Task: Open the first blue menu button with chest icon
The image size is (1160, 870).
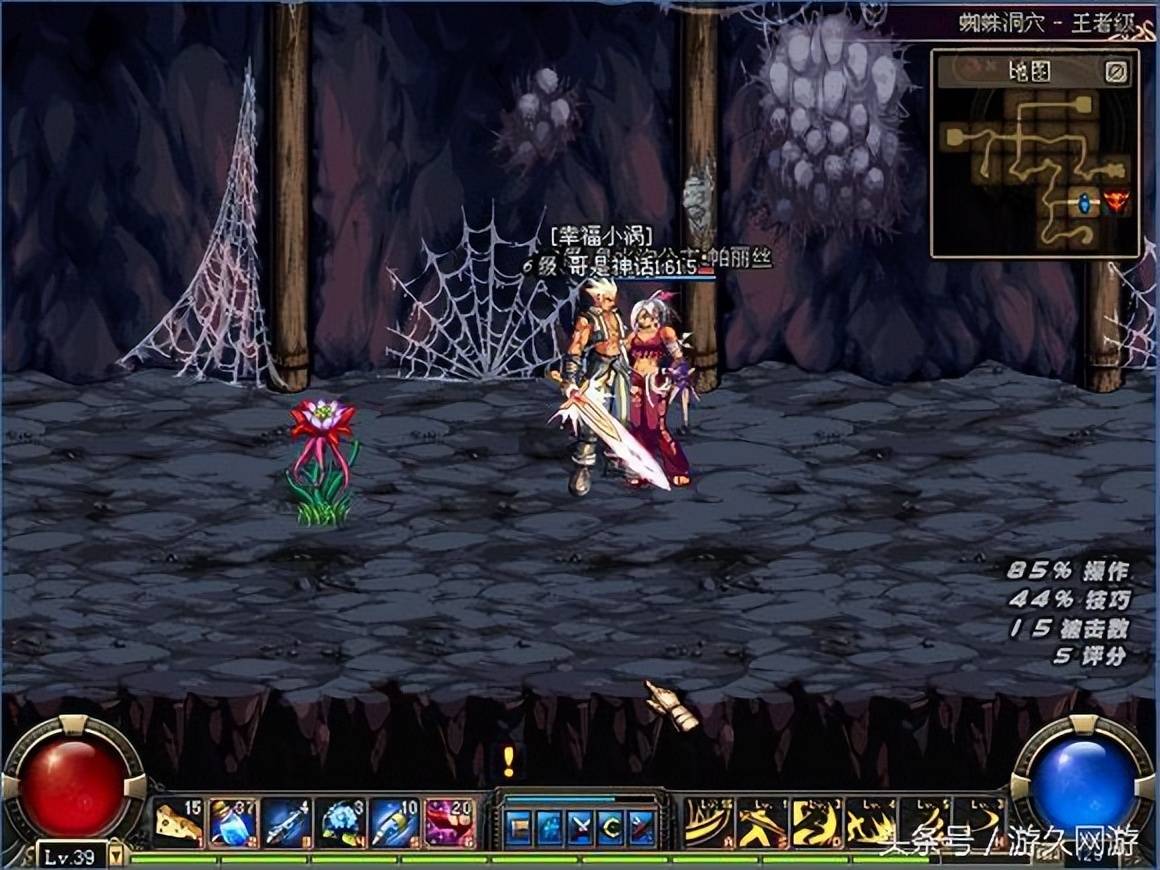Action: [x=518, y=827]
